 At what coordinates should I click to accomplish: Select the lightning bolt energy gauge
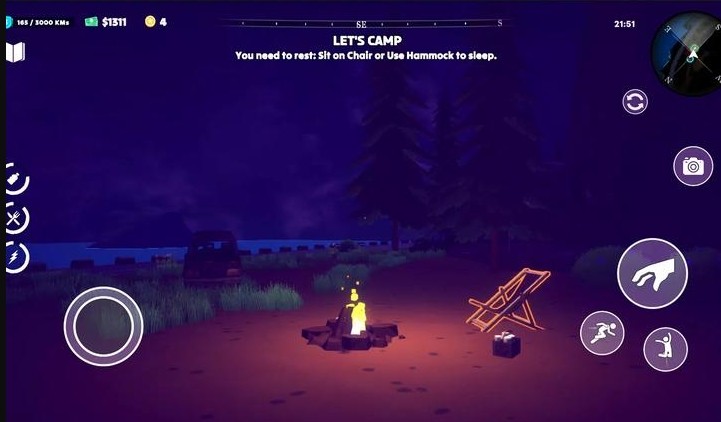click(16, 256)
